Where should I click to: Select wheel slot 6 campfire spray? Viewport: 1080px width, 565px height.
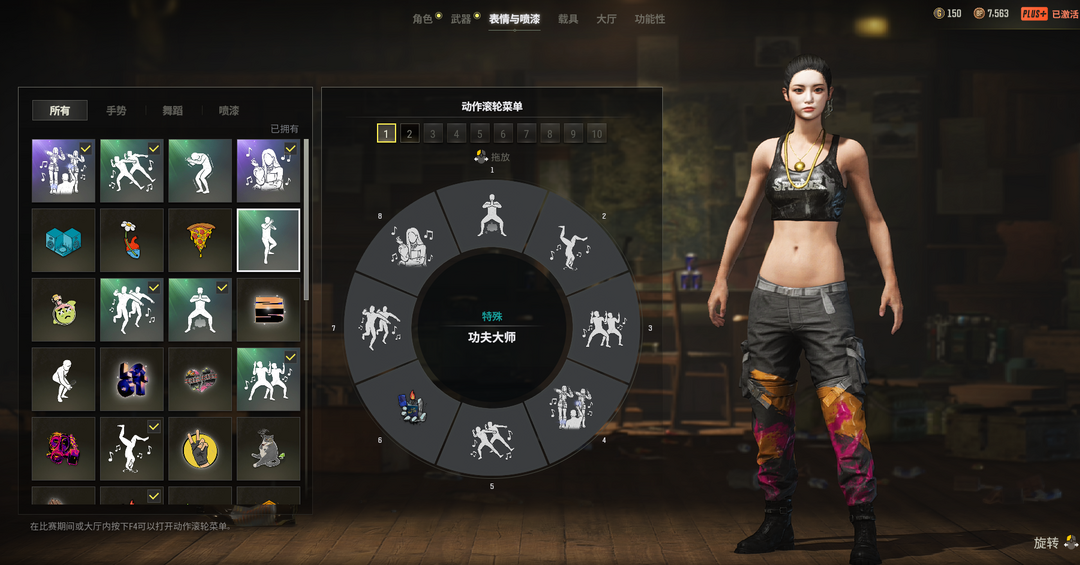pos(412,408)
